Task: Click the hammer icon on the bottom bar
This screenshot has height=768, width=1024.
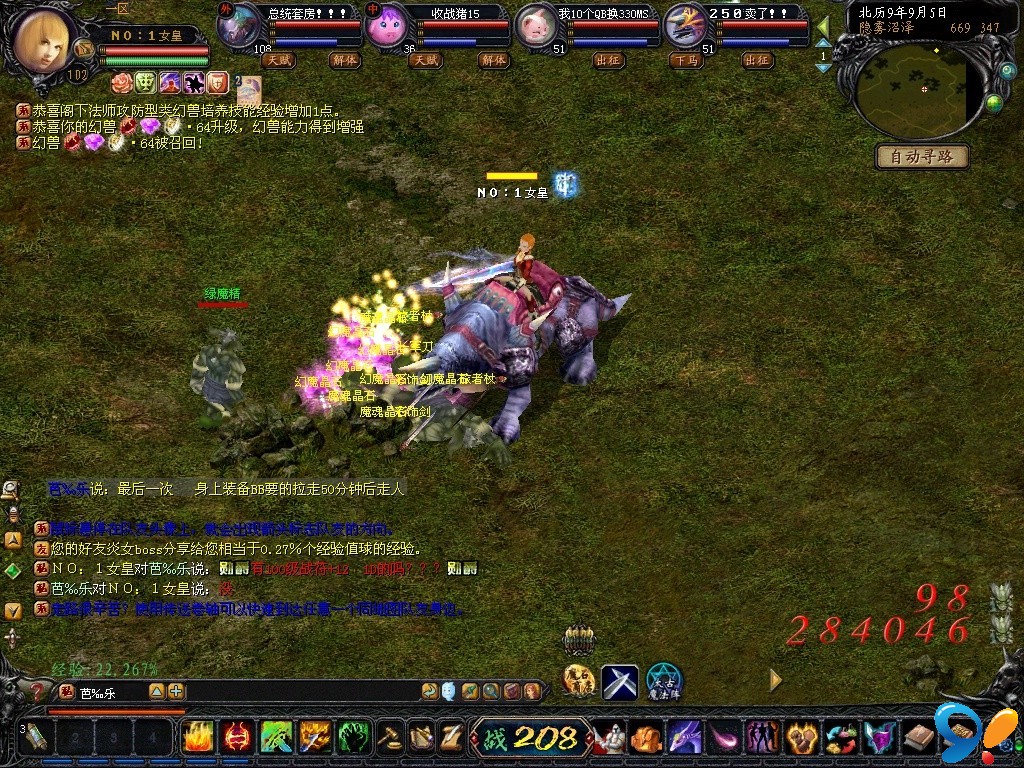Action: point(391,738)
